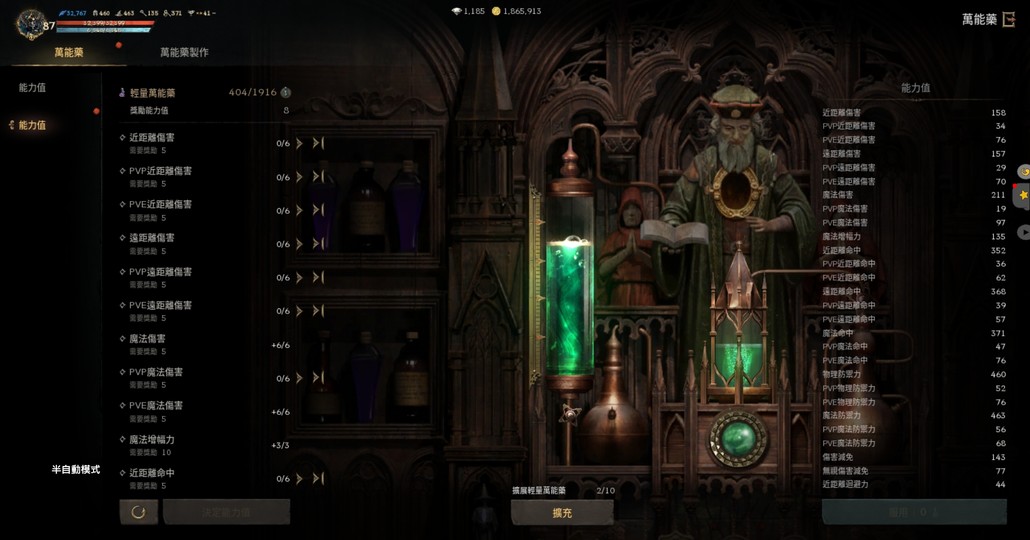Max out PVP近距離傷害 points
This screenshot has width=1030, height=540.
click(x=318, y=177)
